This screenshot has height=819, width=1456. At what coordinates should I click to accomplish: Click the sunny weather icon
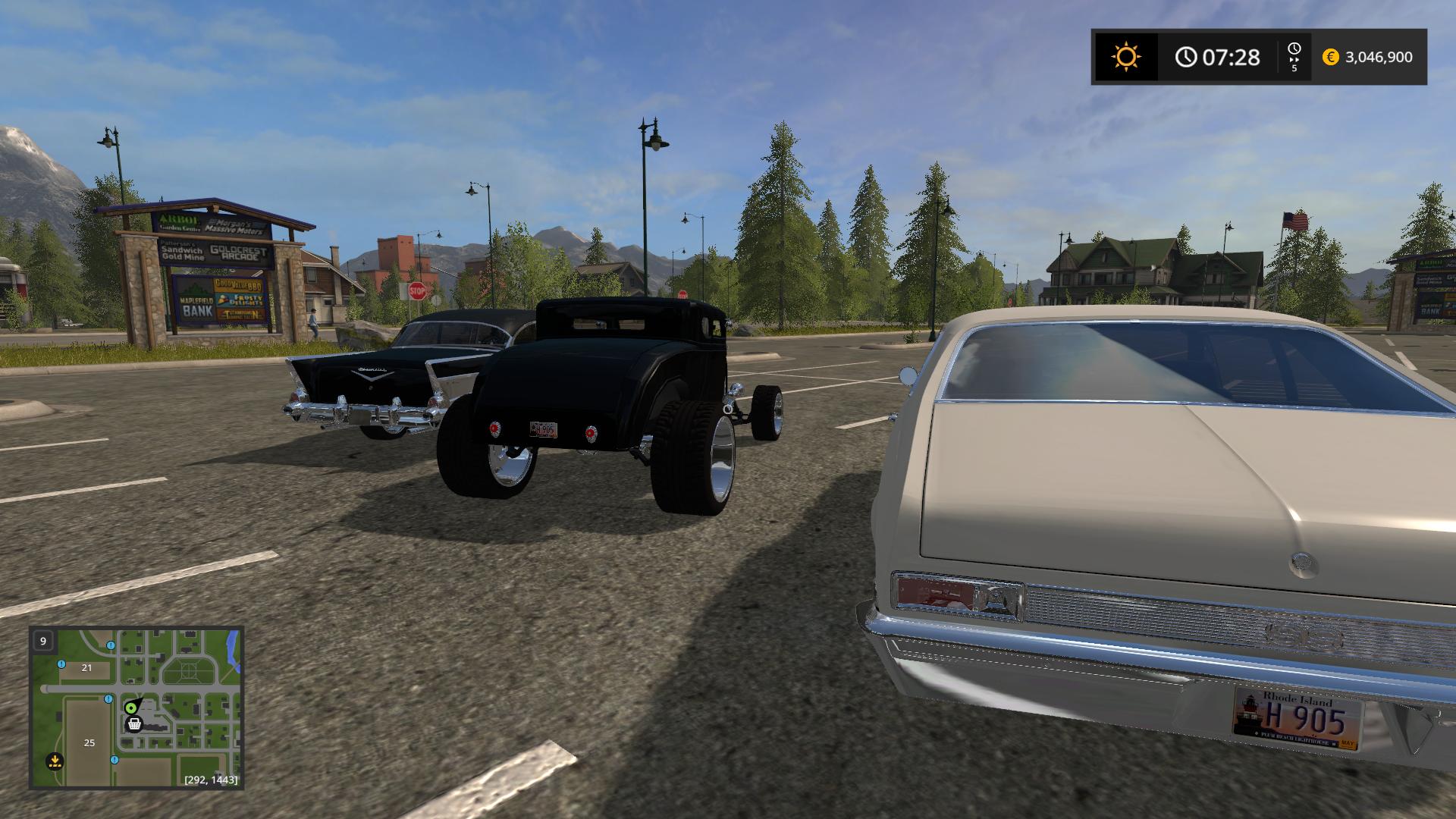coord(1125,57)
